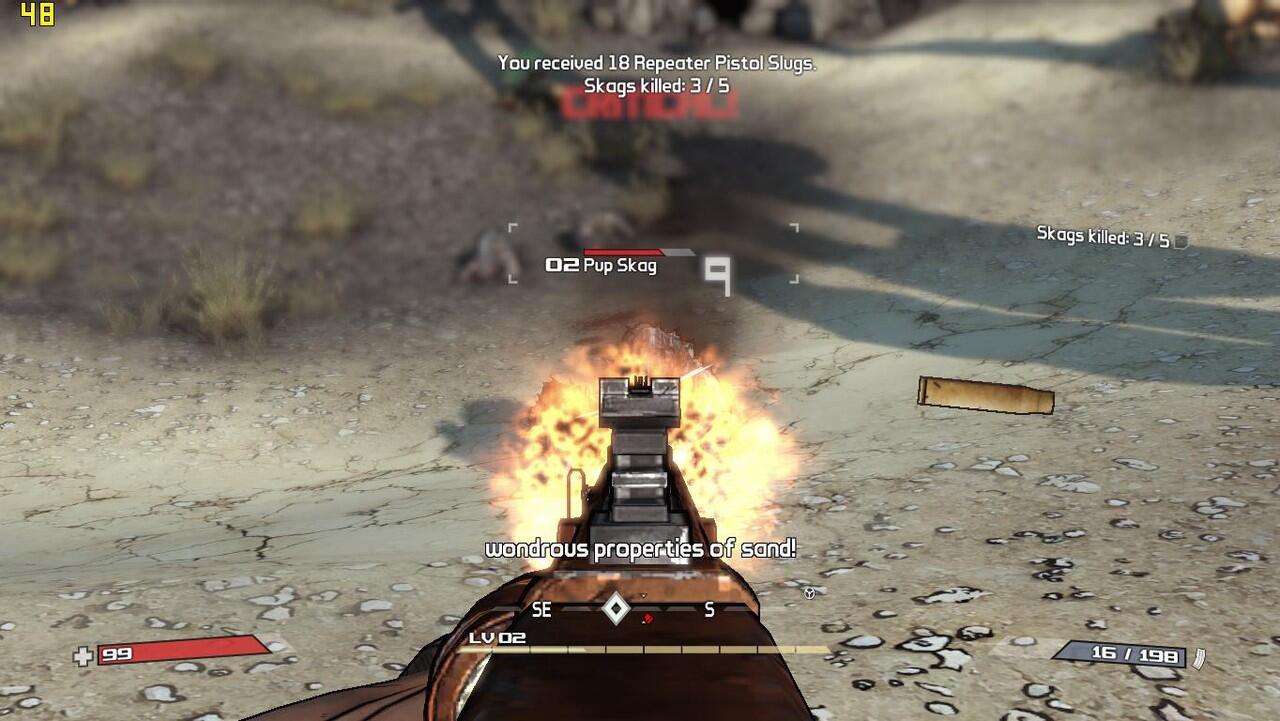
Task: Click the red enemy dot on compass
Action: click(x=648, y=619)
